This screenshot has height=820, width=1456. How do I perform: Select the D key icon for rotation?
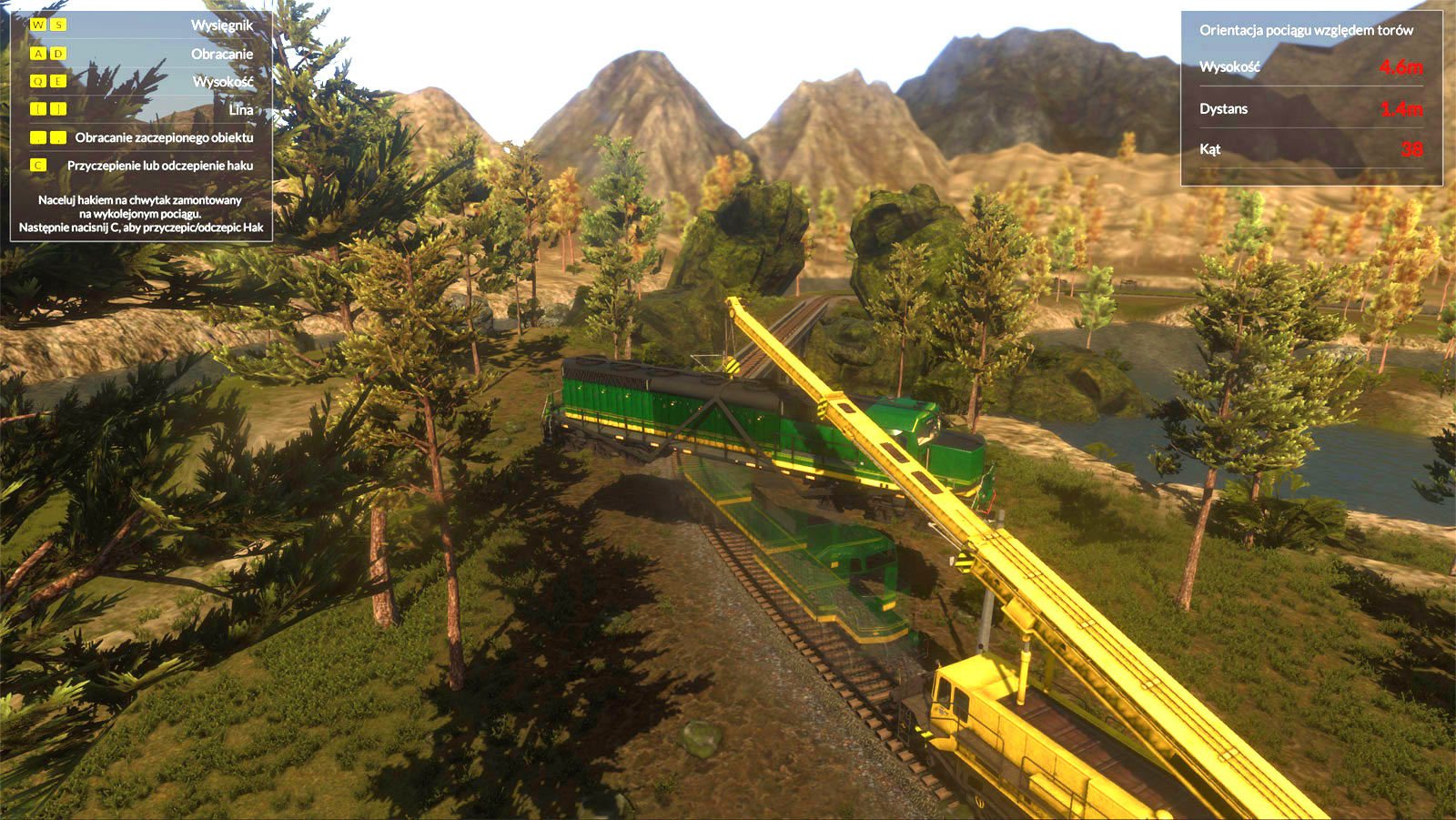[57, 53]
